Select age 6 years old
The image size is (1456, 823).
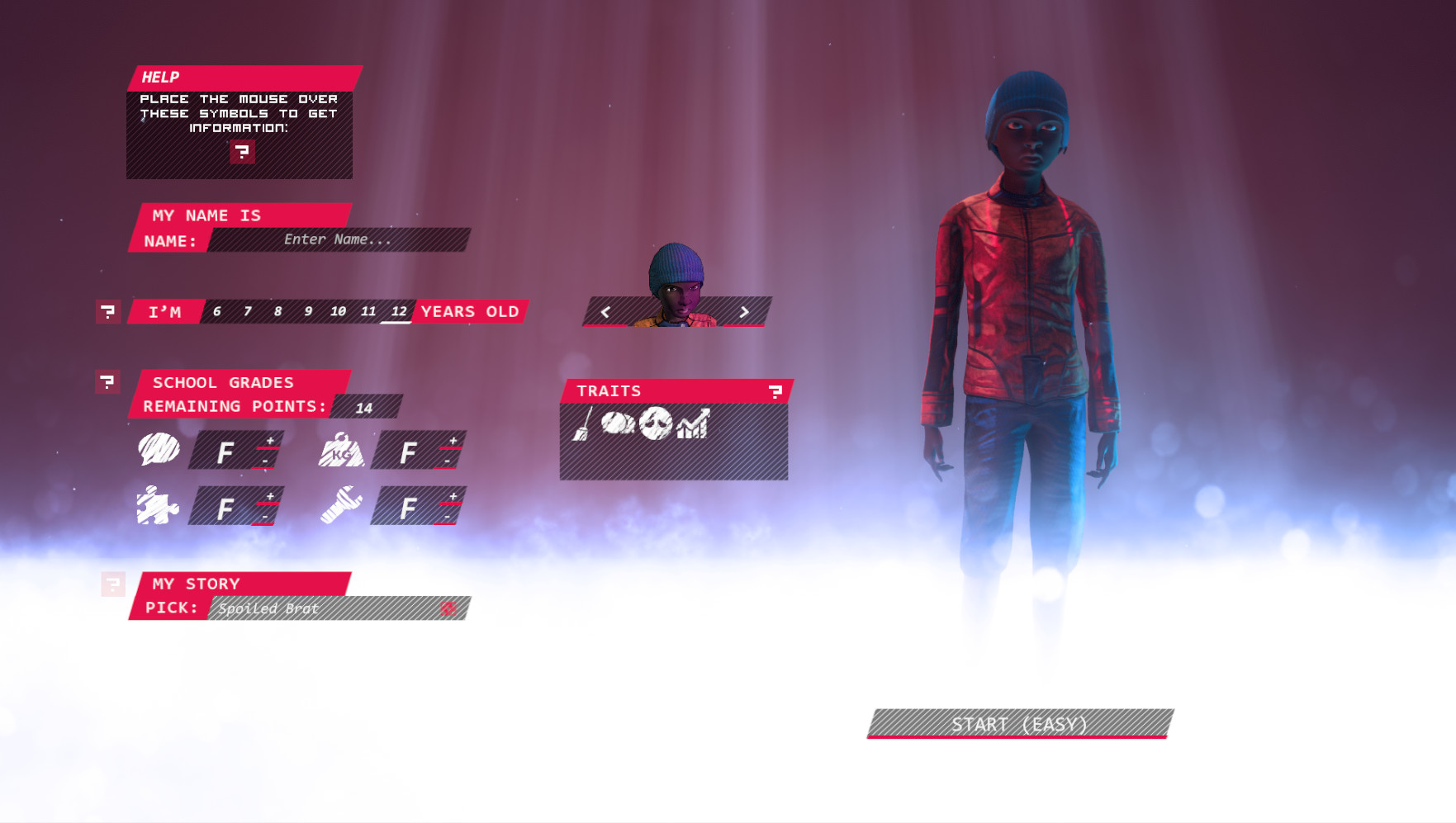click(x=217, y=312)
